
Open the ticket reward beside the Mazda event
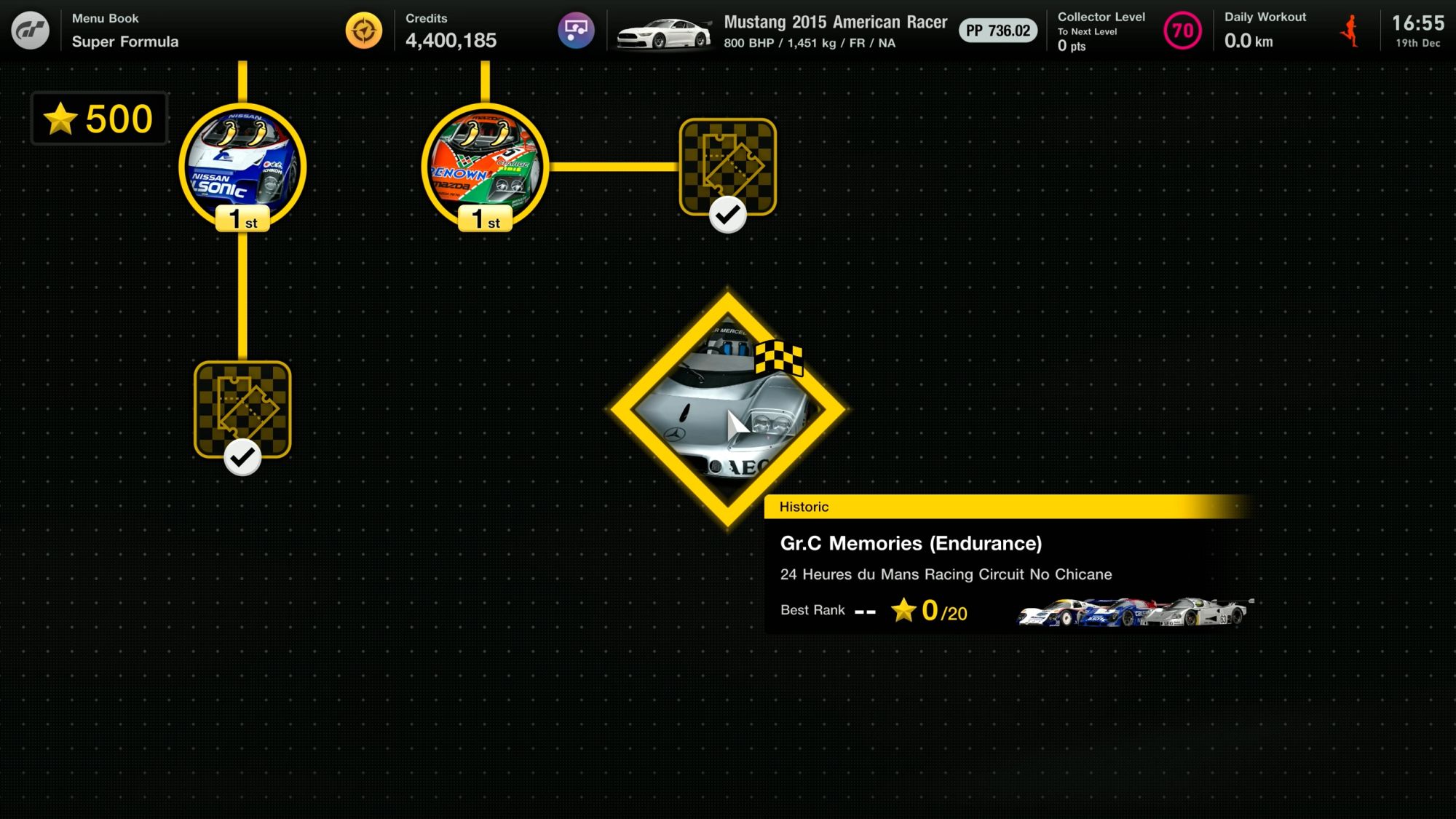pos(727,167)
